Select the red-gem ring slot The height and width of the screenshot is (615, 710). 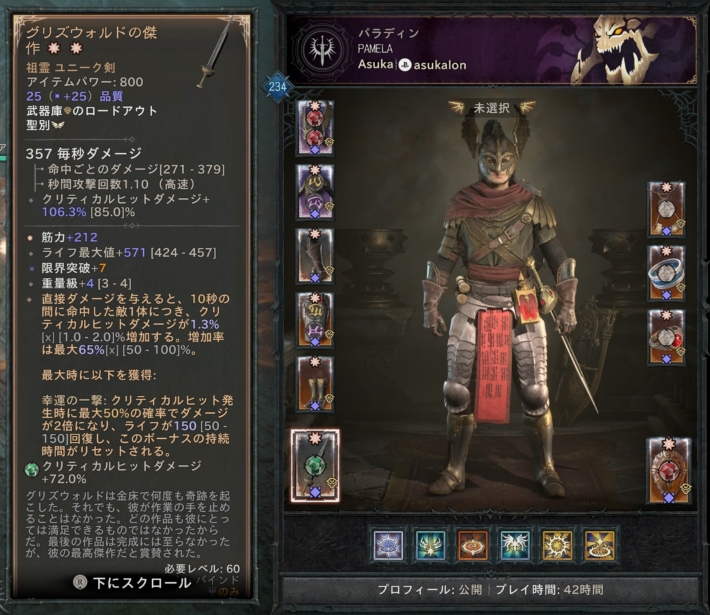click(x=666, y=337)
